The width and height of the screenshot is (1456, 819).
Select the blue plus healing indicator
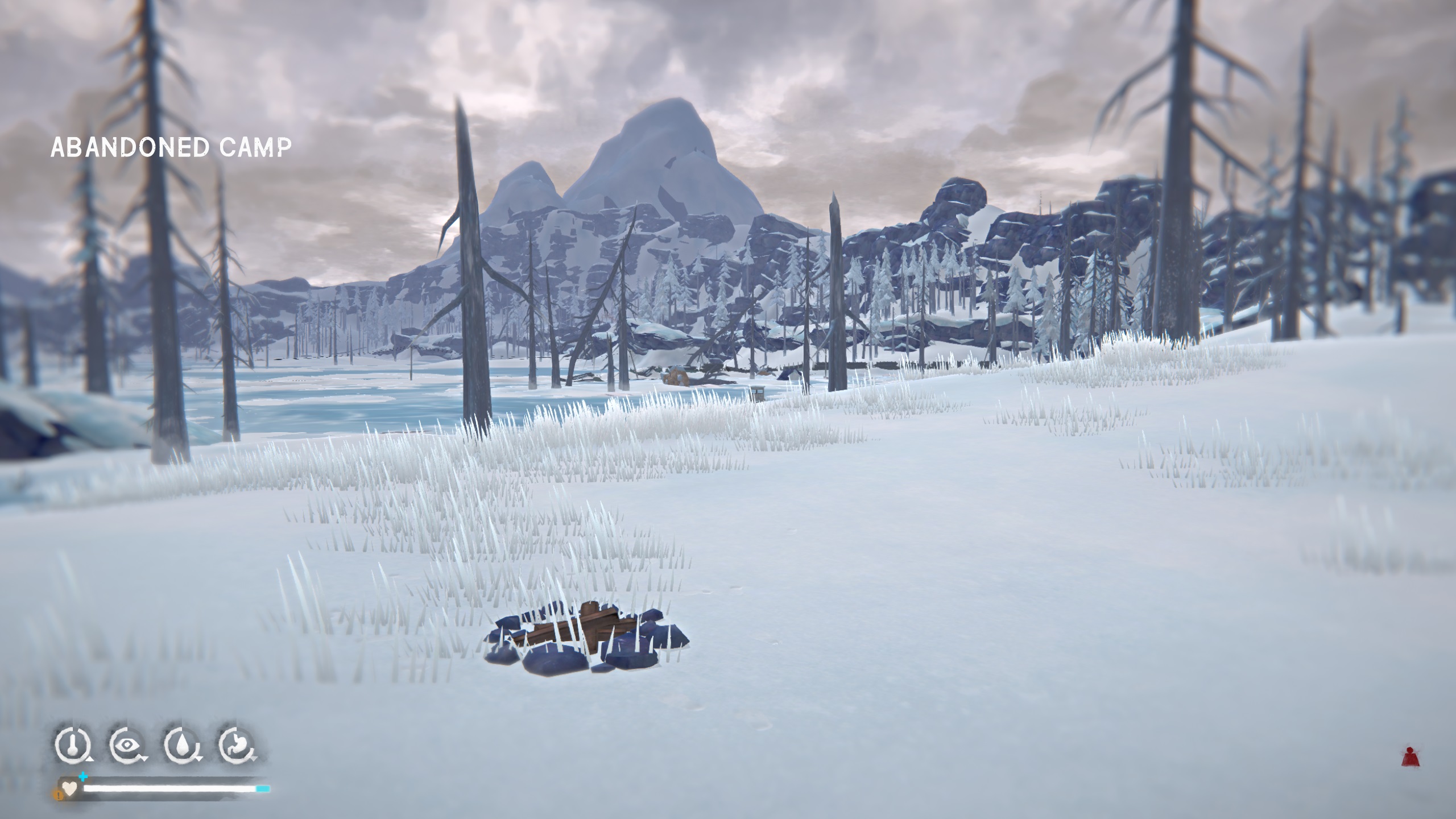pyautogui.click(x=84, y=776)
